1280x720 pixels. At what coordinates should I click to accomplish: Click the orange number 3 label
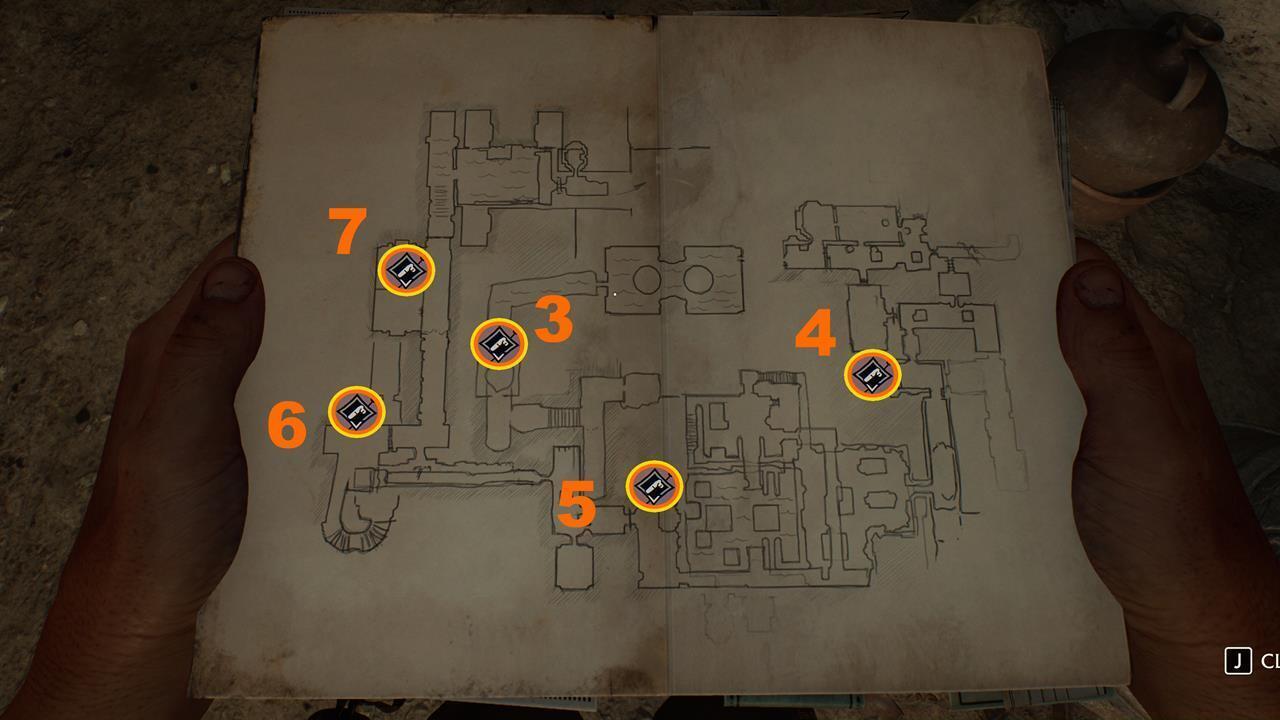(552, 321)
